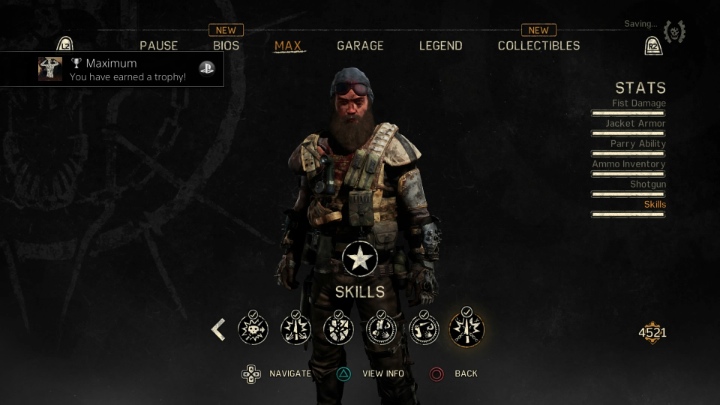Choose the Shotgun stat entry
Screen dimensions: 720x405
[647, 184]
